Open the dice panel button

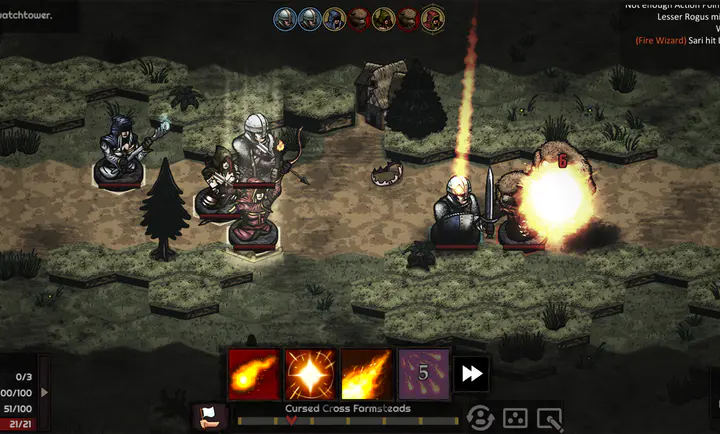515,417
